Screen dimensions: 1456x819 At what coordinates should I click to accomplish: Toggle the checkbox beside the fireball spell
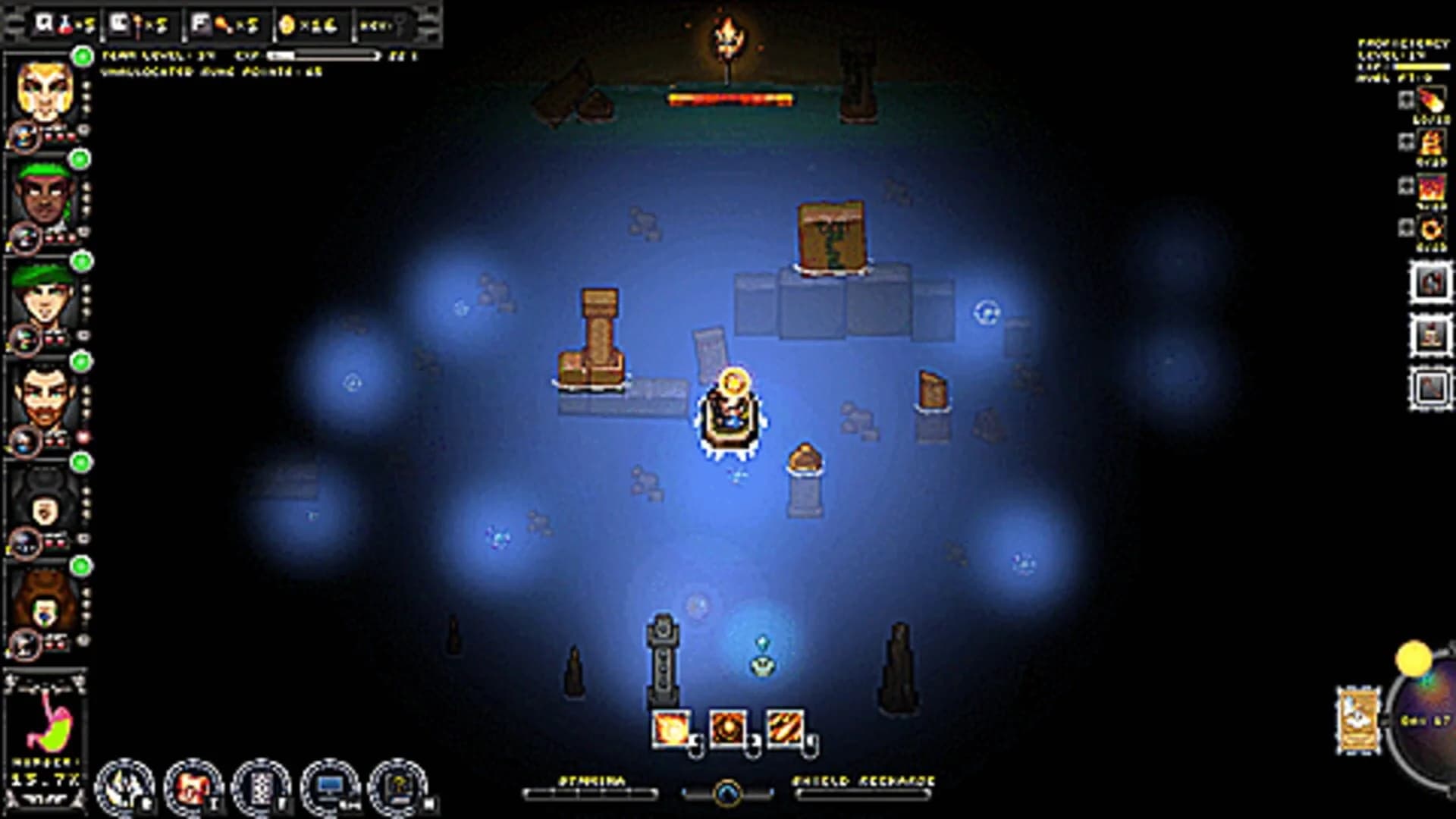point(1406,100)
